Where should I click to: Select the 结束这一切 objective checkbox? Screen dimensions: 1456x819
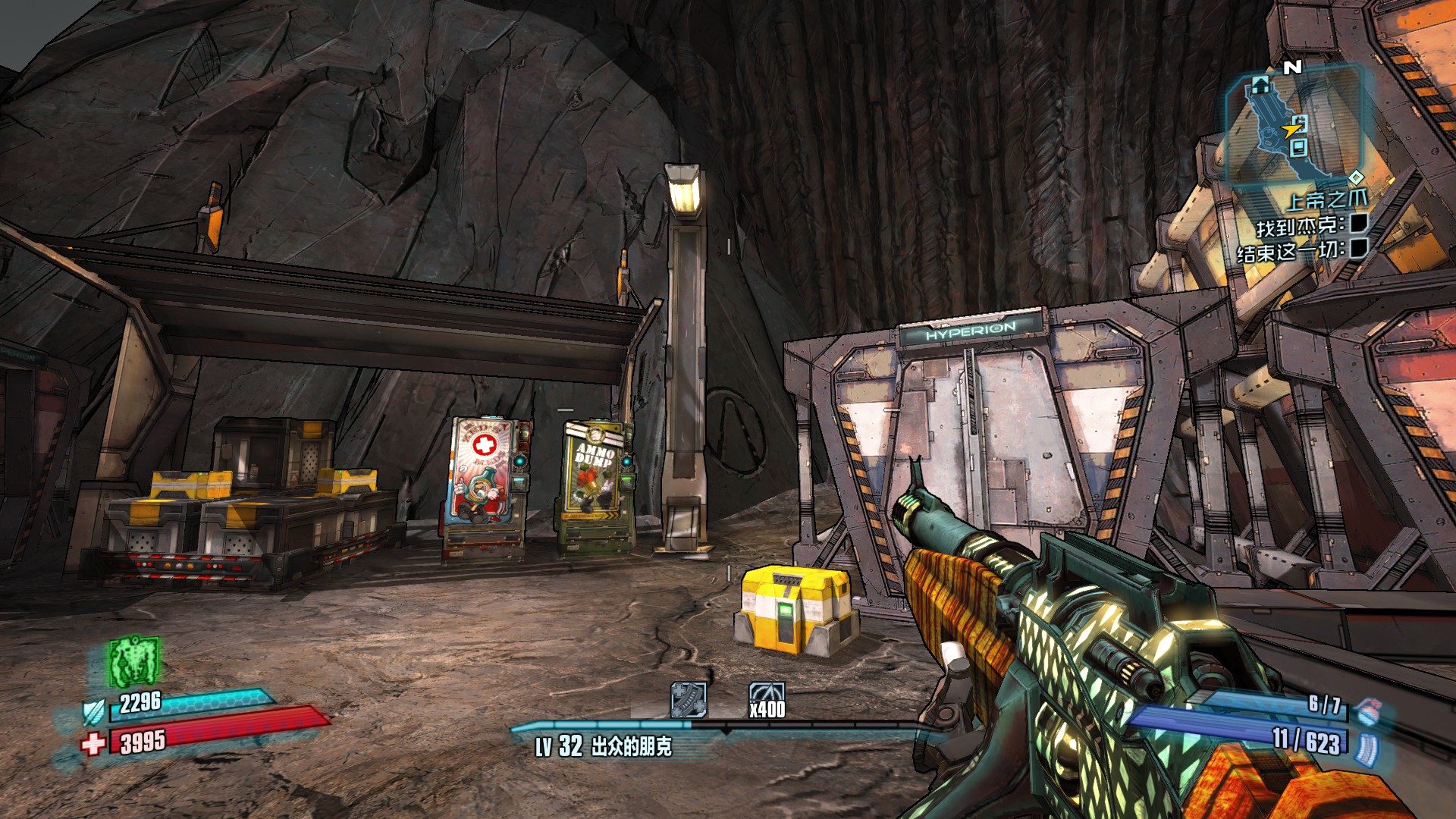coord(1359,247)
